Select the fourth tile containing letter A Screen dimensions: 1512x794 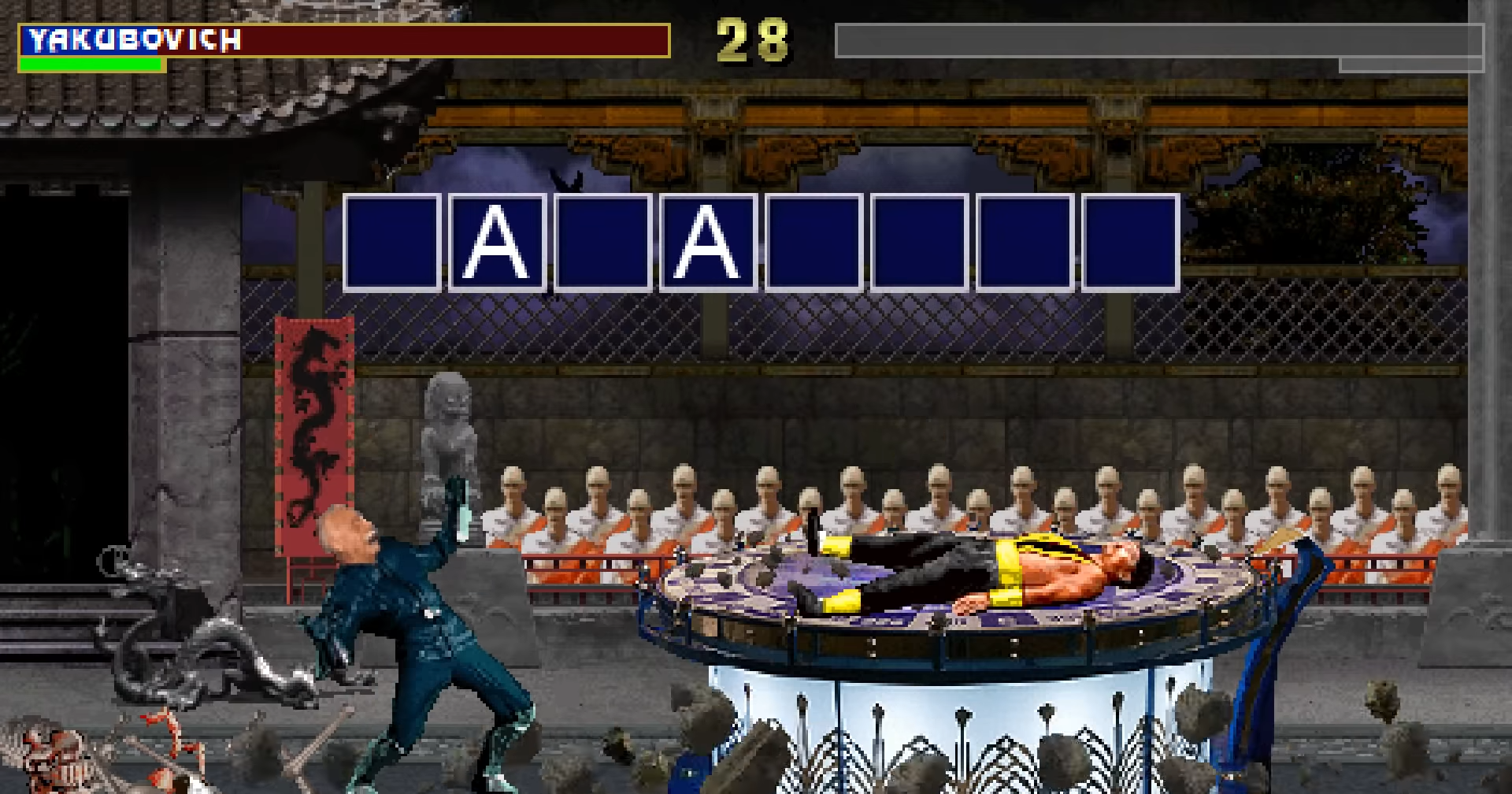pos(707,244)
